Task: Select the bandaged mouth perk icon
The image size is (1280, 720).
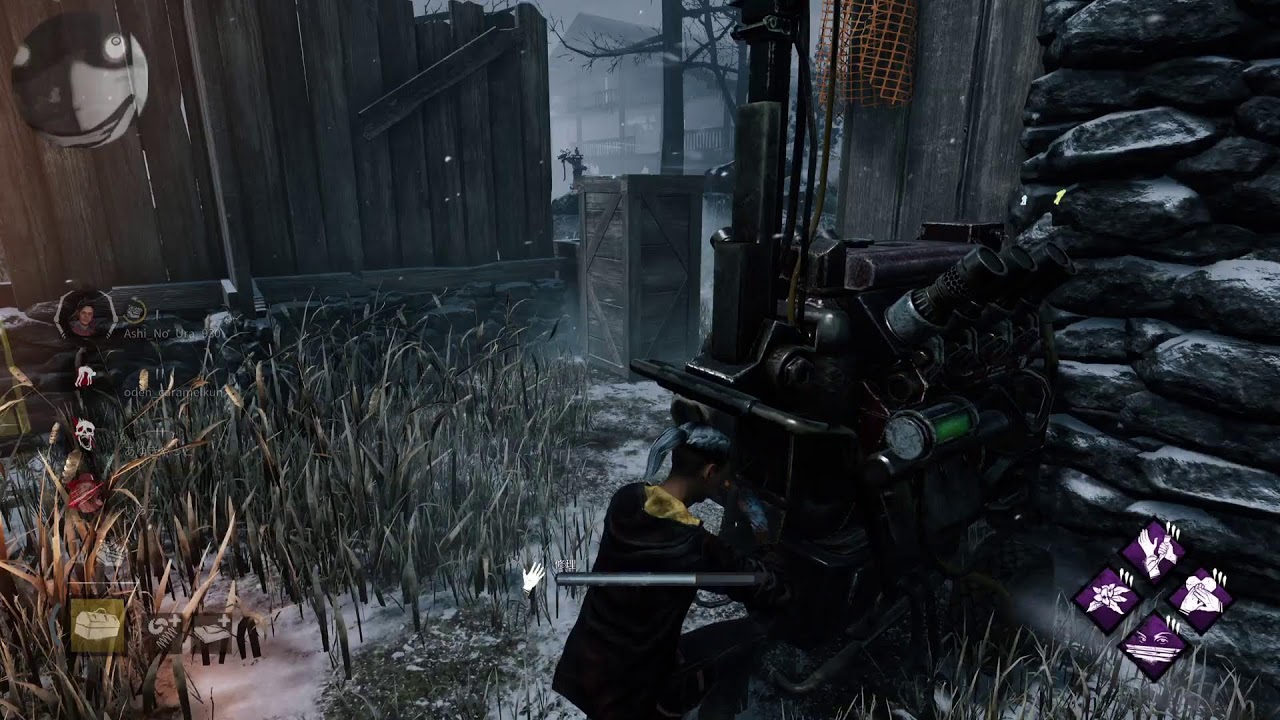Action: pyautogui.click(x=1153, y=645)
